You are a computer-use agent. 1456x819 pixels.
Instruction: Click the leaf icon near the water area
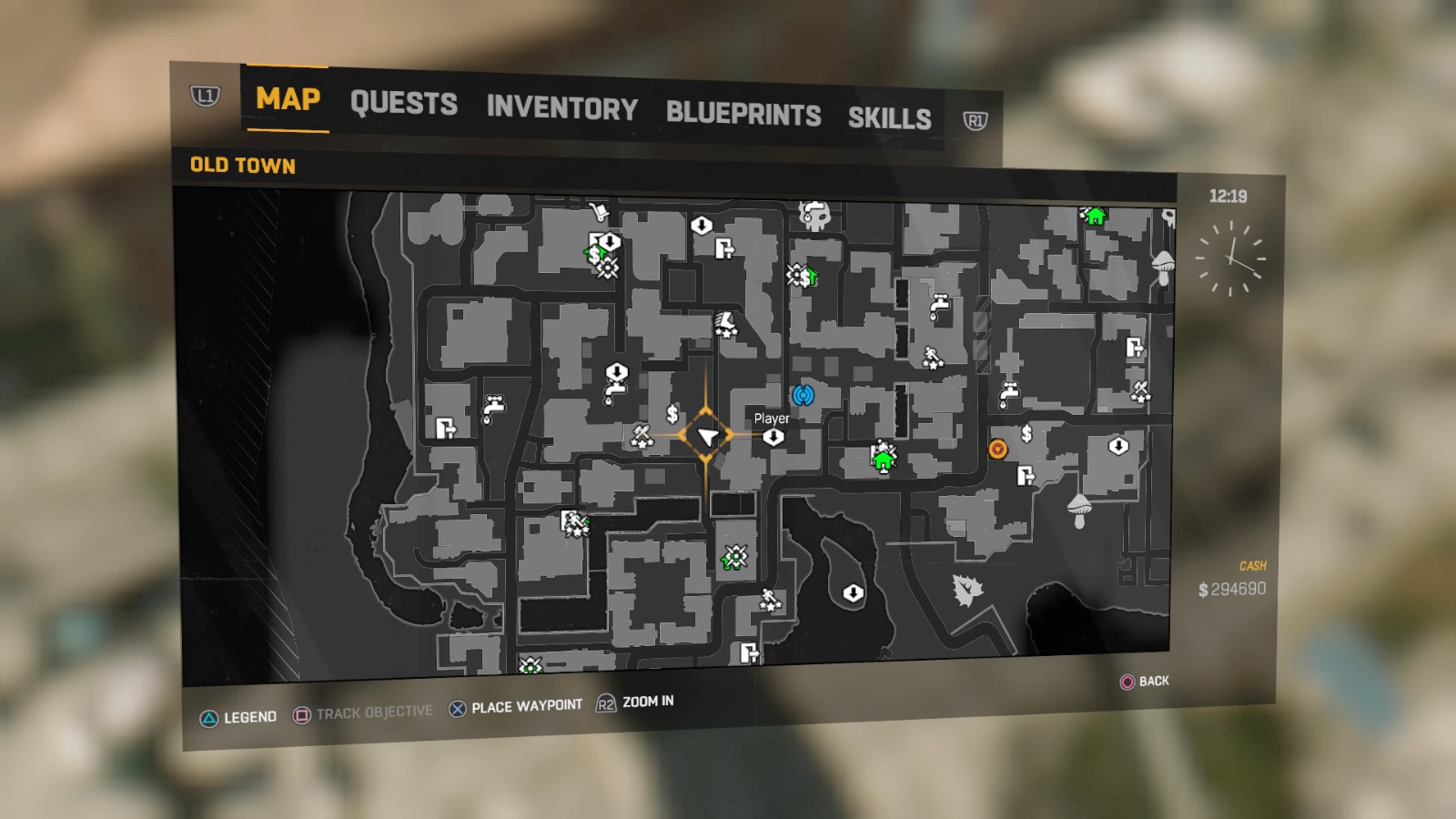coord(966,590)
